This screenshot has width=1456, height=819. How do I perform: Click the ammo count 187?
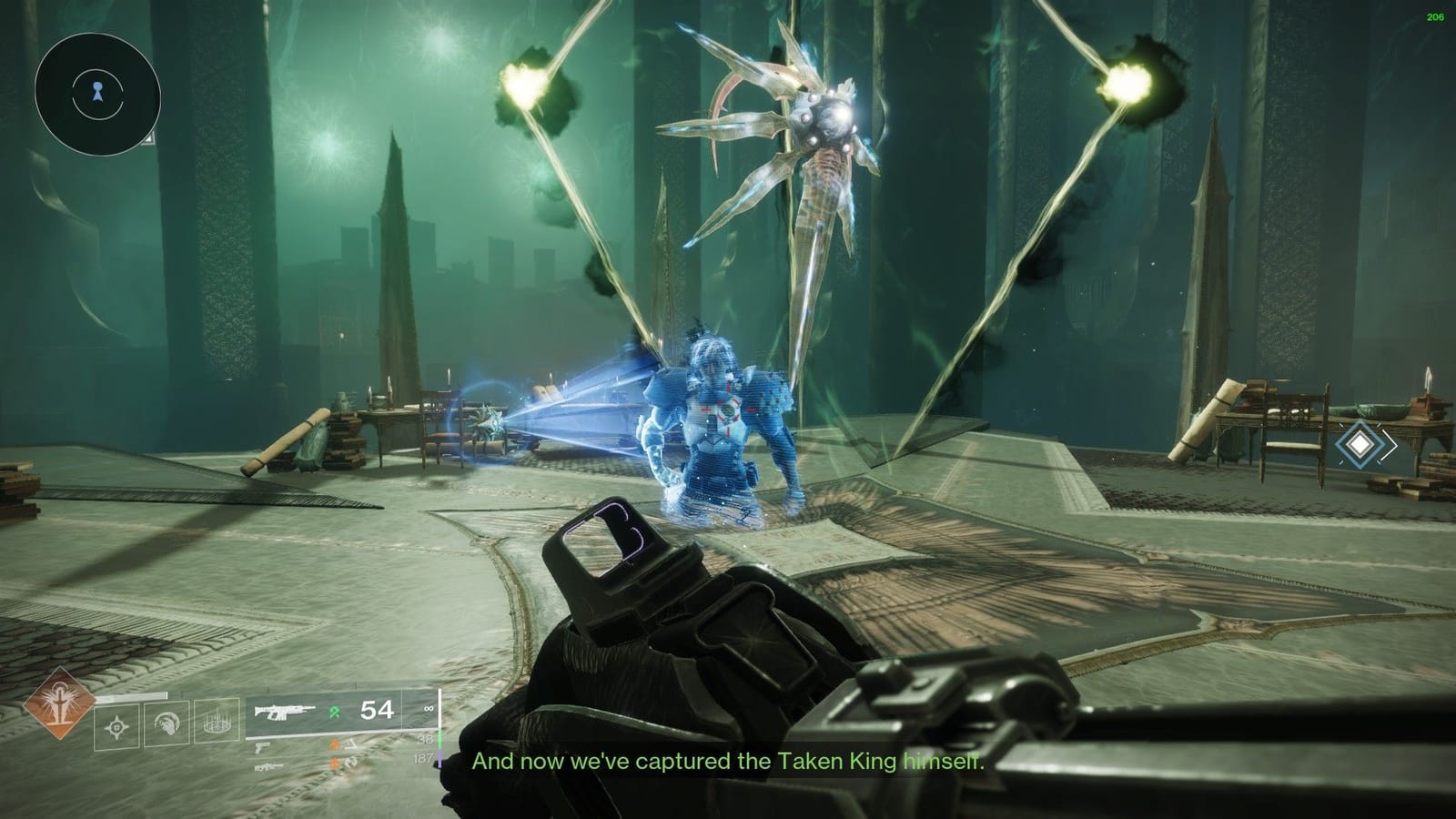click(x=424, y=759)
